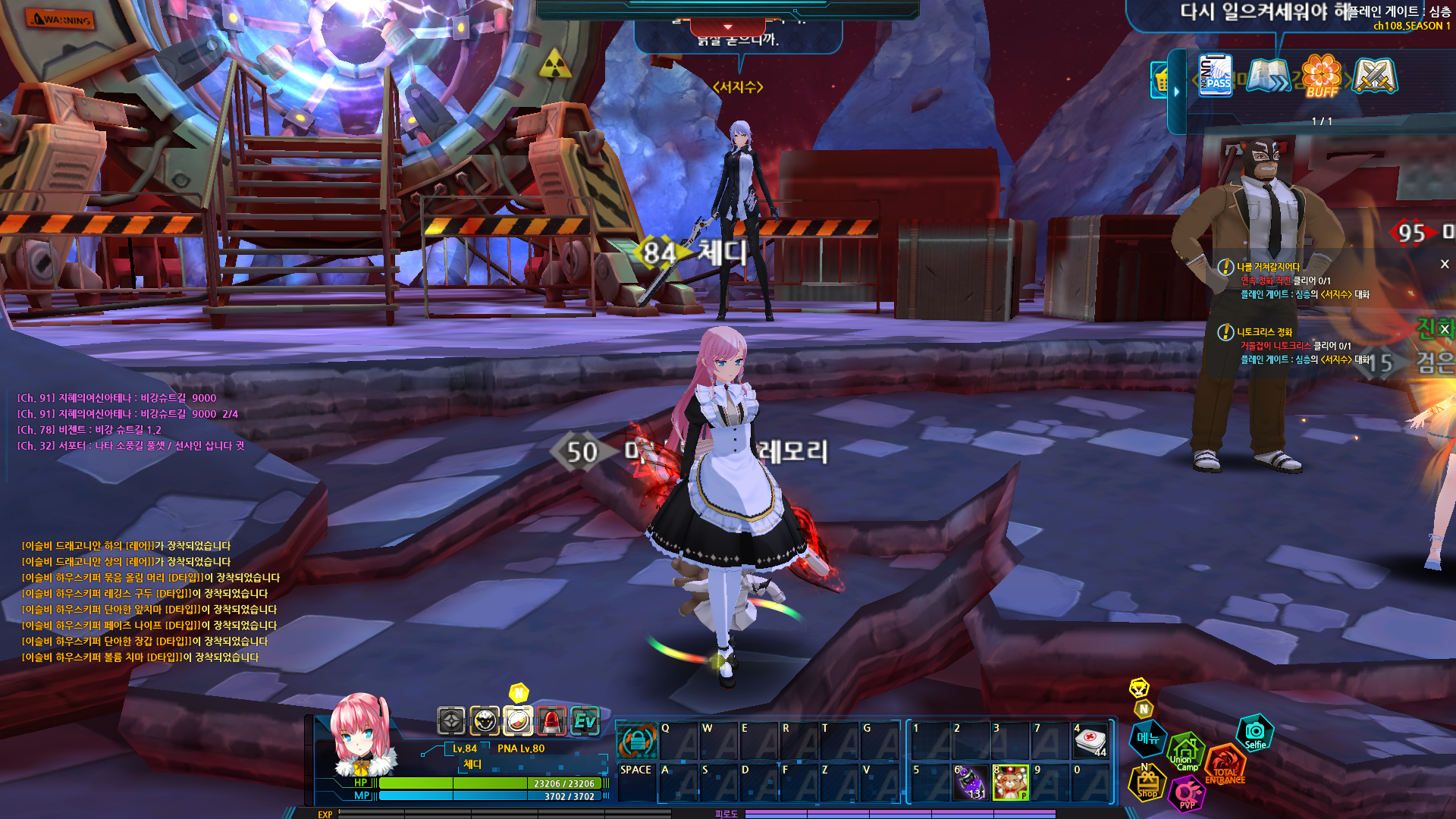Screen dimensions: 1456x819
Task: Click the orange flower BUFF icon
Action: [x=1322, y=76]
